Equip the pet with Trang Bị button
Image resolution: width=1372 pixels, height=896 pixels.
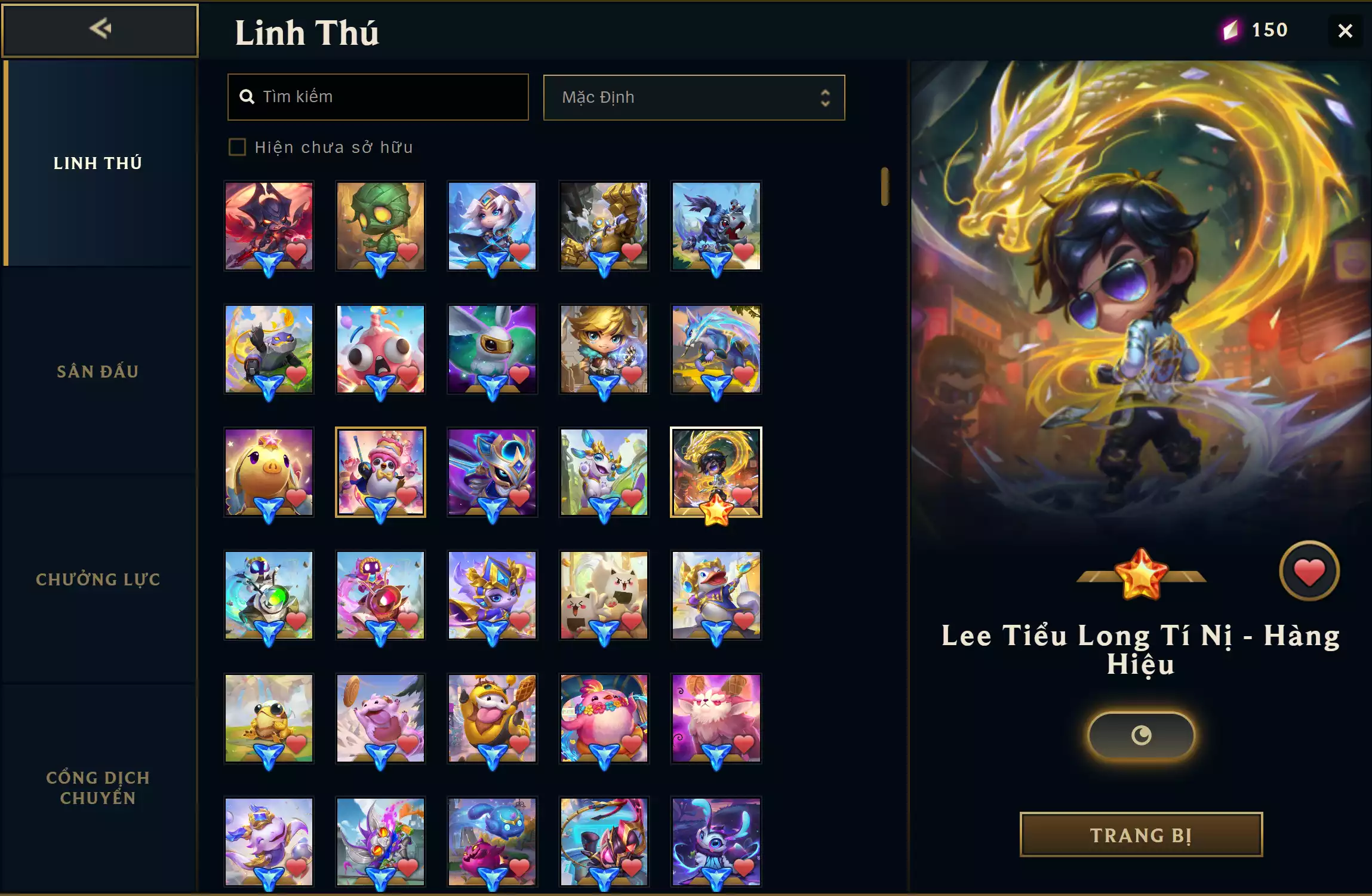1141,834
